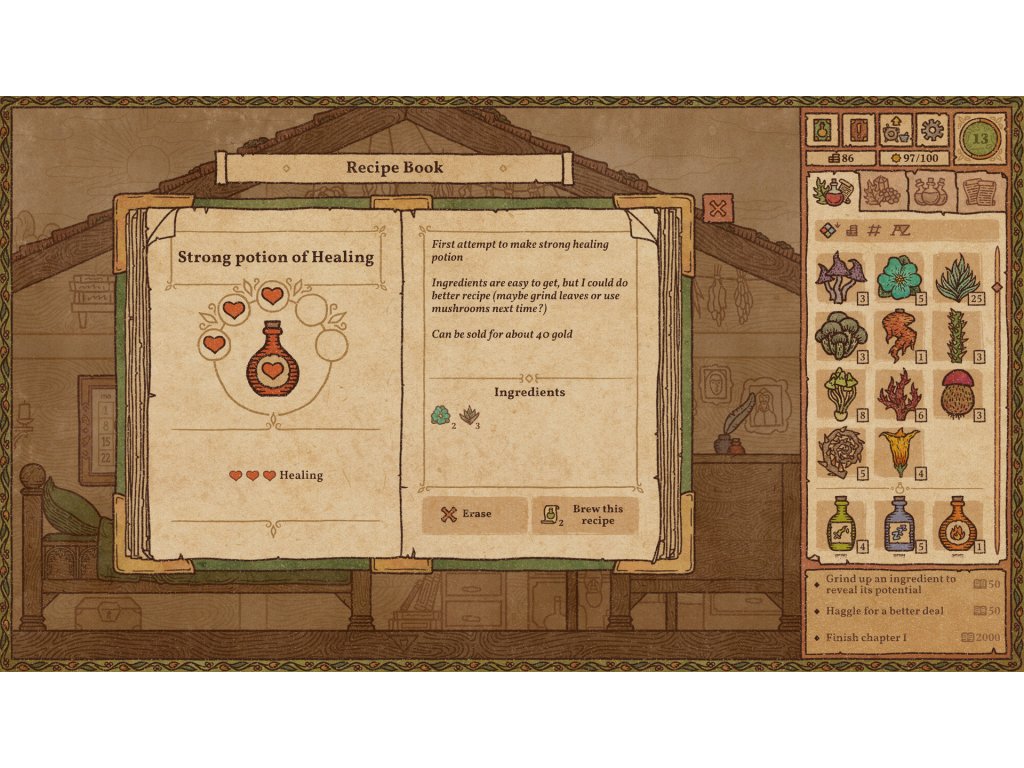Open the potion recipe book icon
This screenshot has width=1024, height=768.
824,130
